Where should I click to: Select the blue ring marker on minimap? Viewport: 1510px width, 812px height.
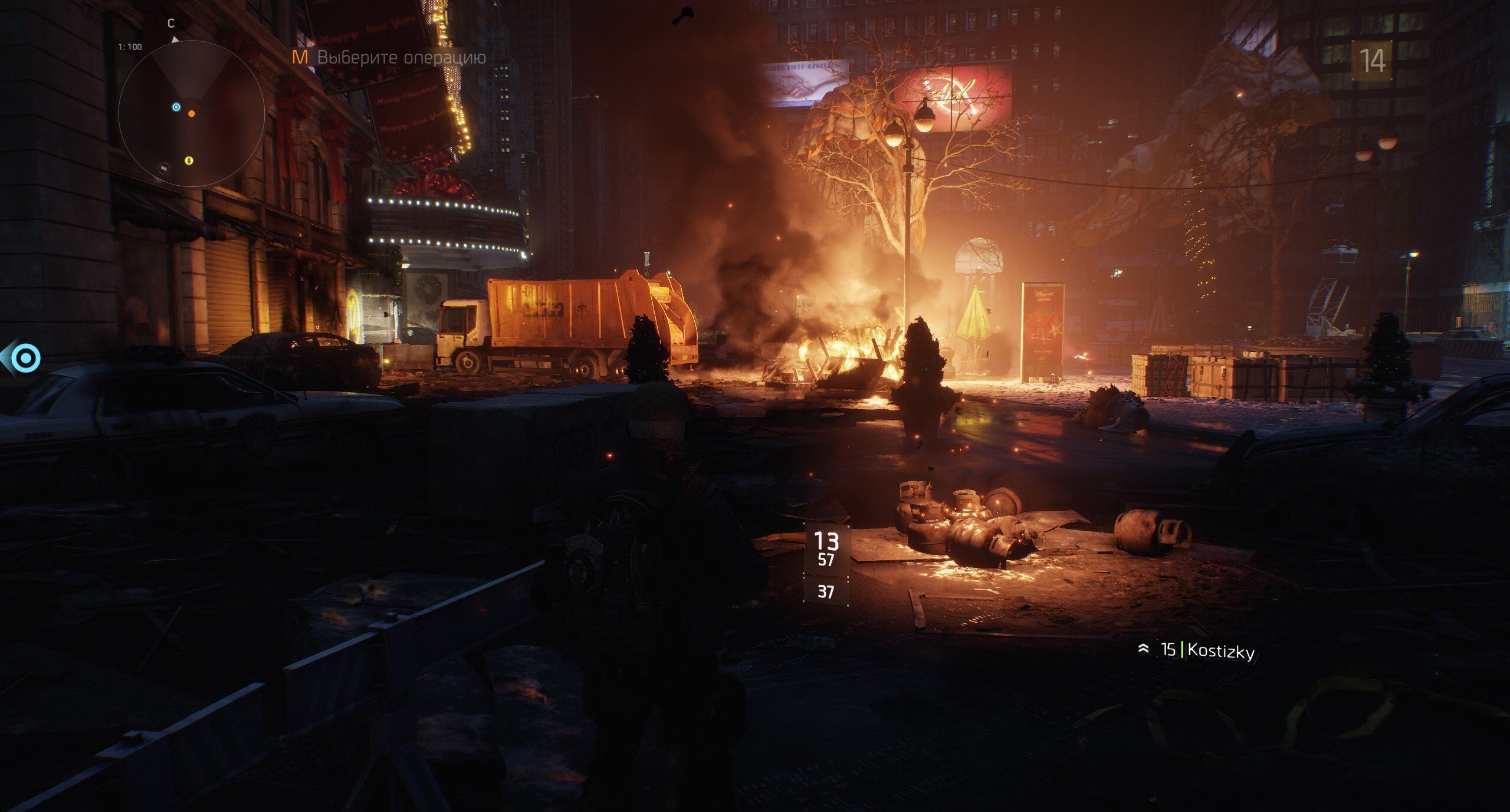176,107
